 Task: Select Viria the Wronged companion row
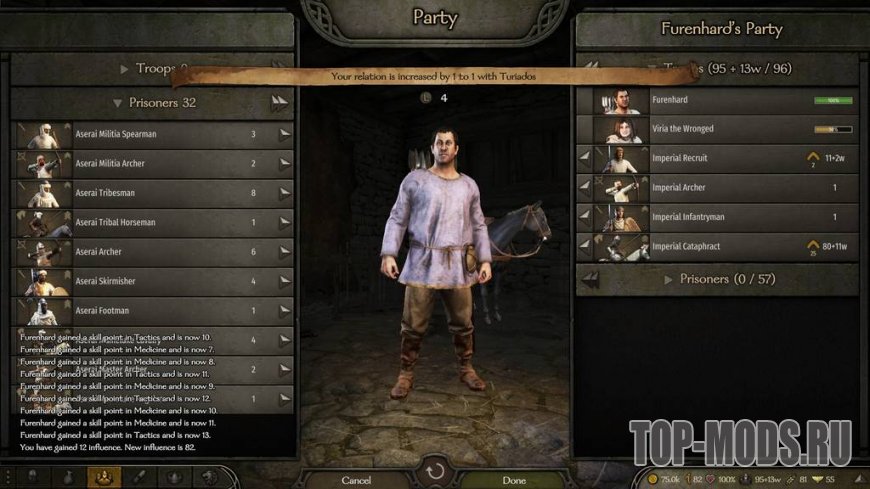[x=720, y=130]
